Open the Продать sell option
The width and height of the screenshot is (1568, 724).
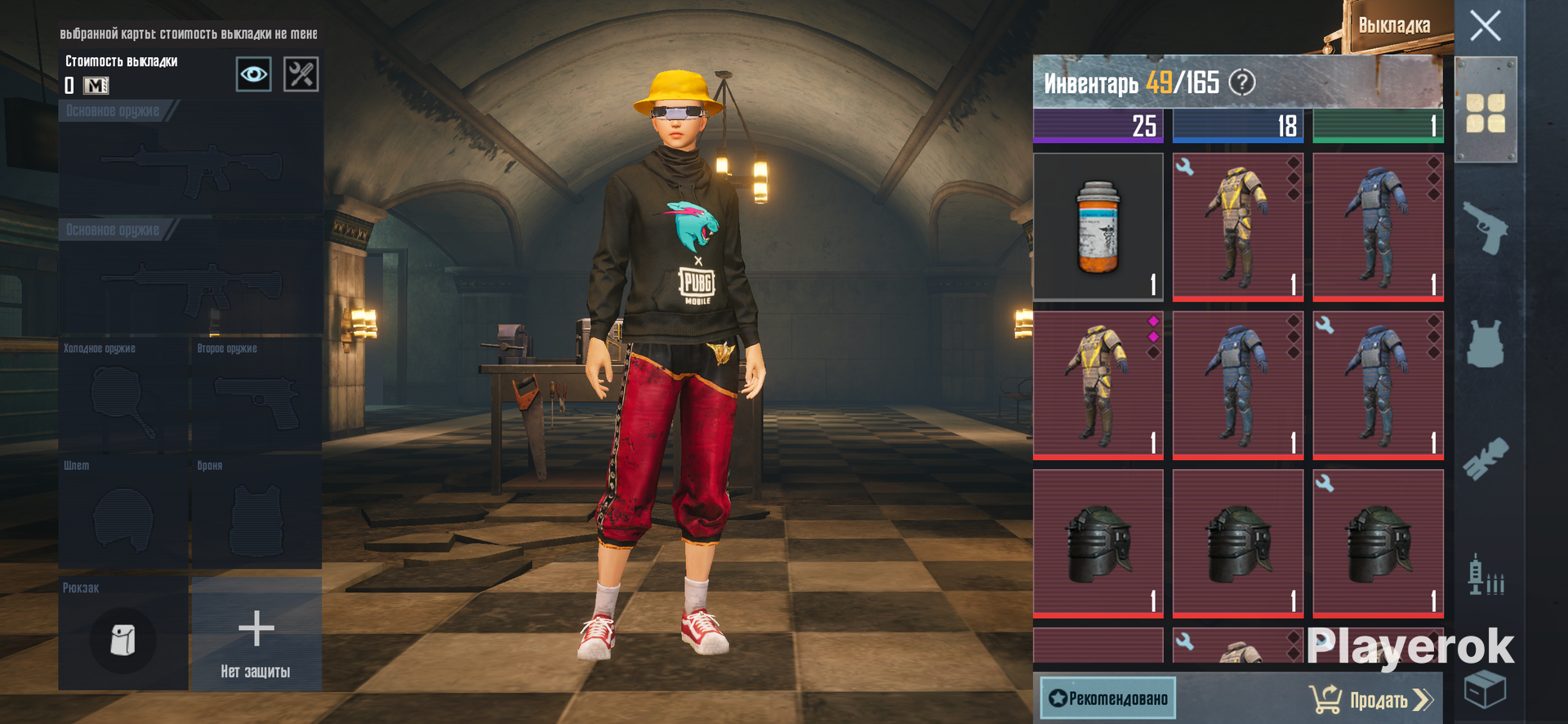coord(1372,699)
